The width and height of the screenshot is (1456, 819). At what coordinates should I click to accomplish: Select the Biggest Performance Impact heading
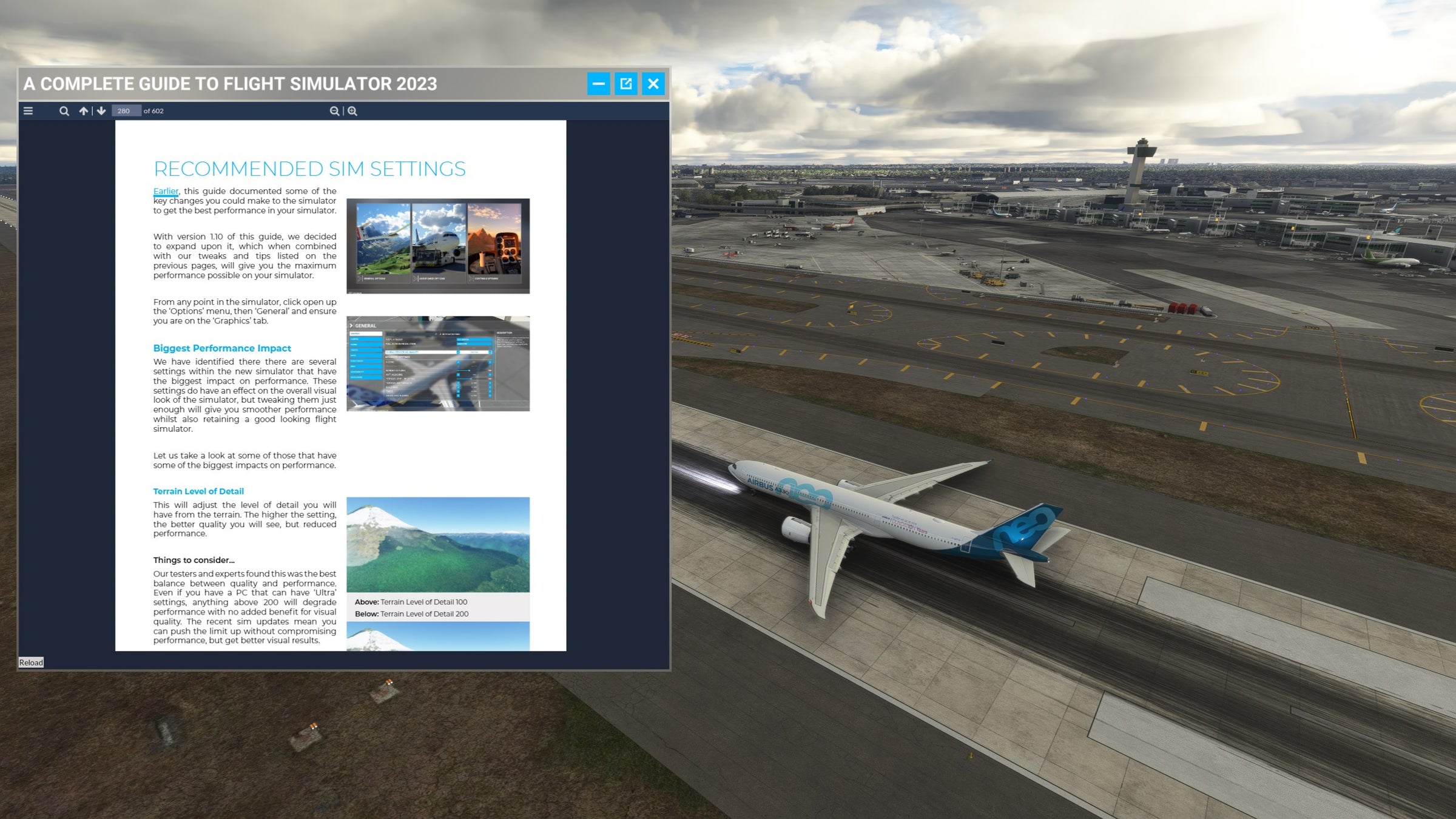tap(222, 348)
